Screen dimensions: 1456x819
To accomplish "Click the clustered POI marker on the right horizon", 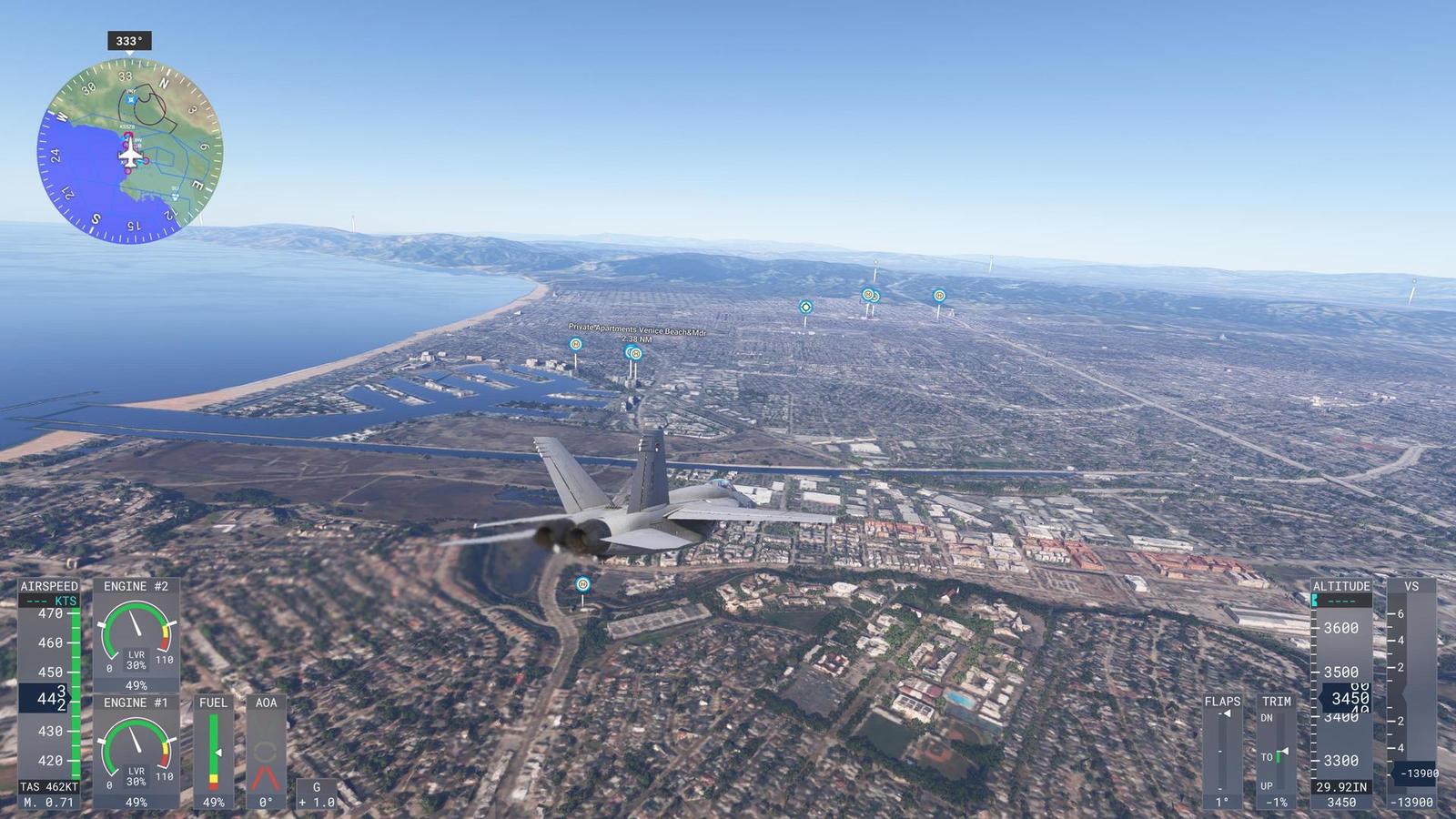I will pyautogui.click(x=869, y=295).
